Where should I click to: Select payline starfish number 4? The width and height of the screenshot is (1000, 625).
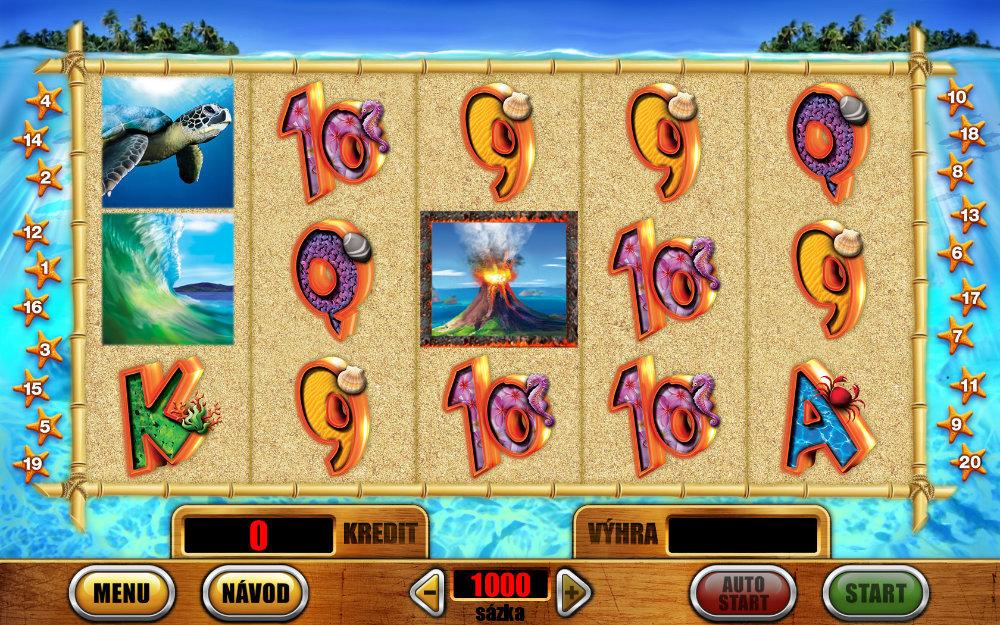pyautogui.click(x=45, y=101)
